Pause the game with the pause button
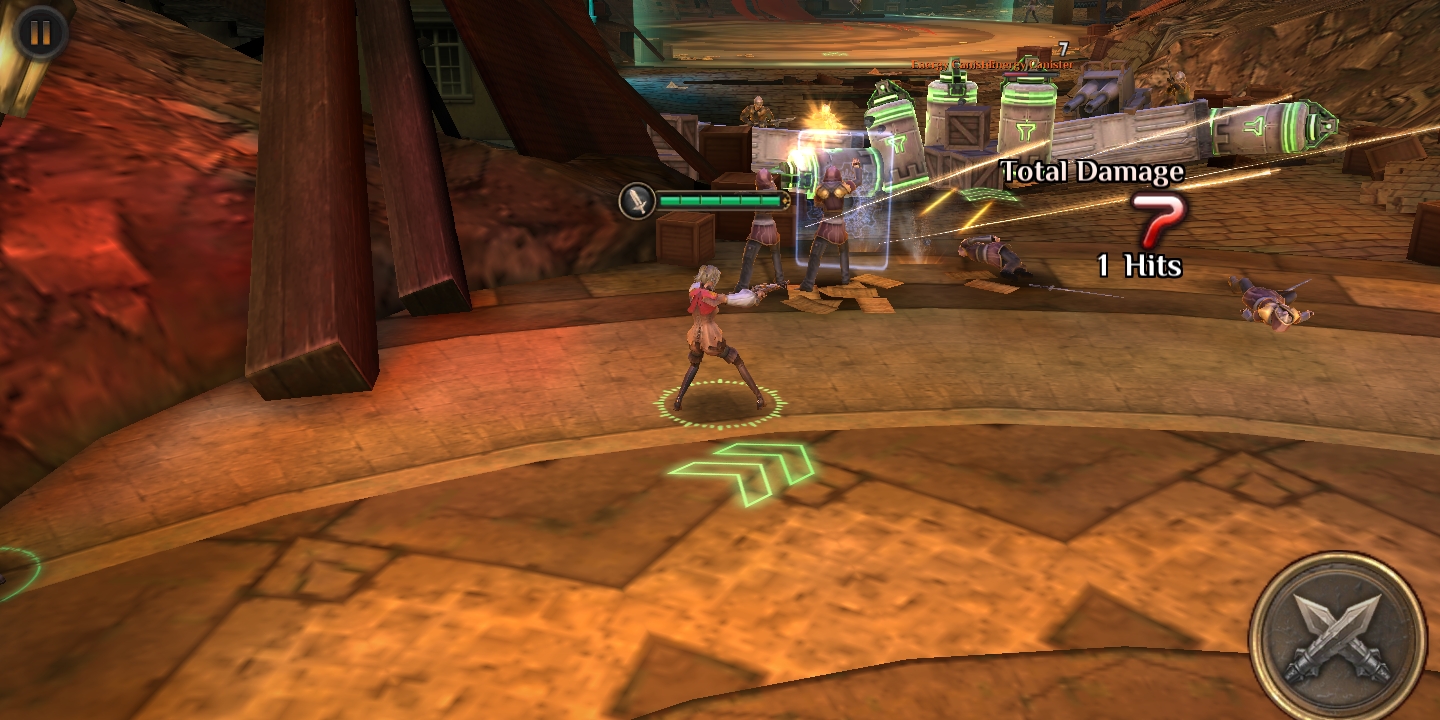This screenshot has width=1440, height=720. pos(40,32)
